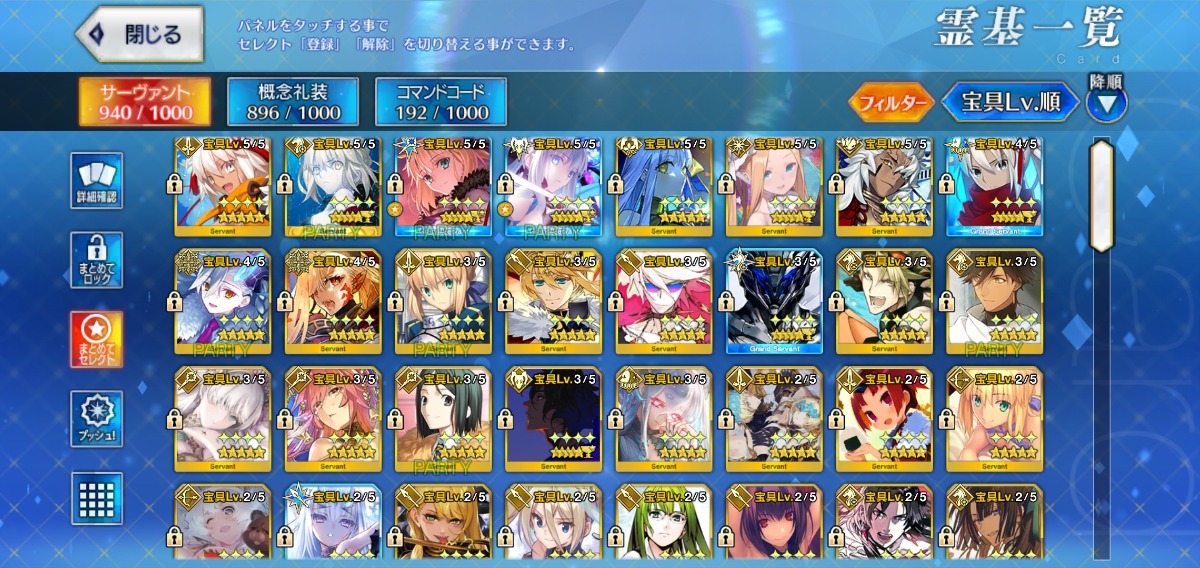Viewport: 1200px width, 568px height.
Task: Show the コマンドコード tab
Action: [x=440, y=102]
